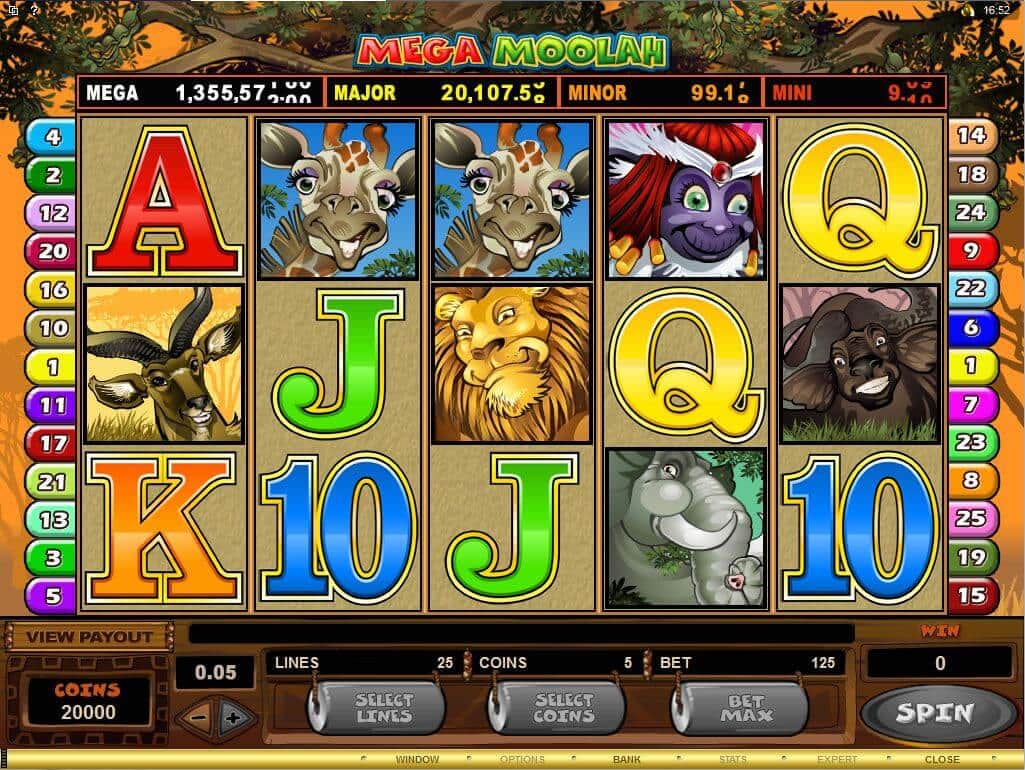Increase coin size with the plus arrow

[234, 718]
